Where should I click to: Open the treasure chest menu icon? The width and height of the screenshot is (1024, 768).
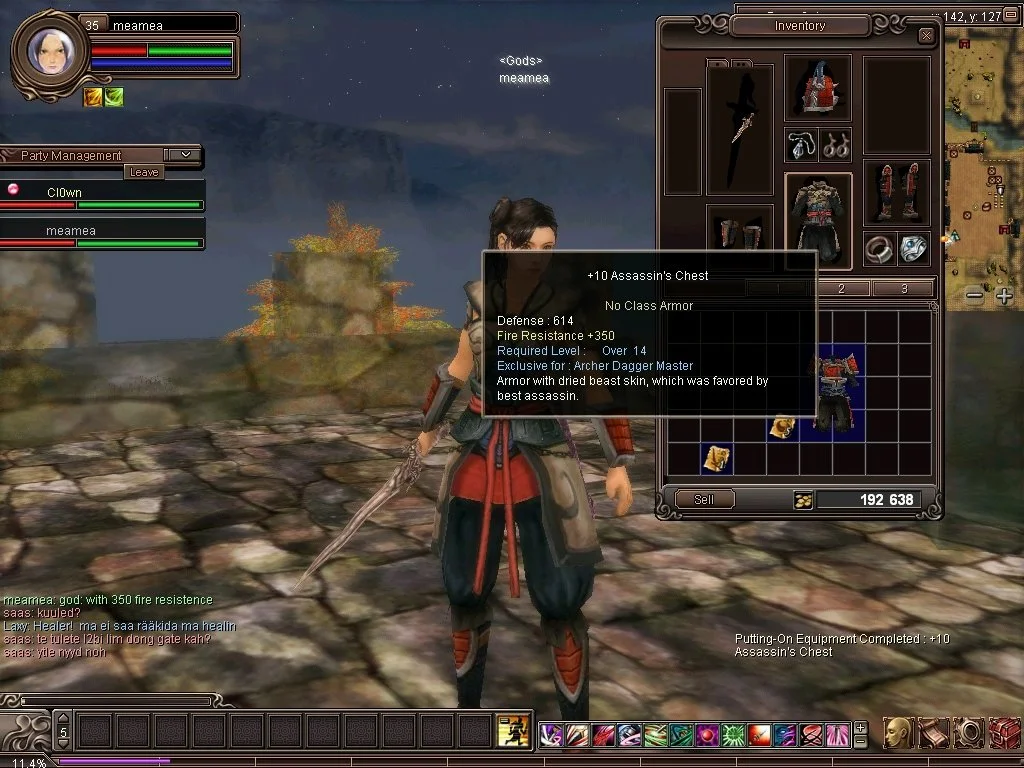(x=1004, y=733)
